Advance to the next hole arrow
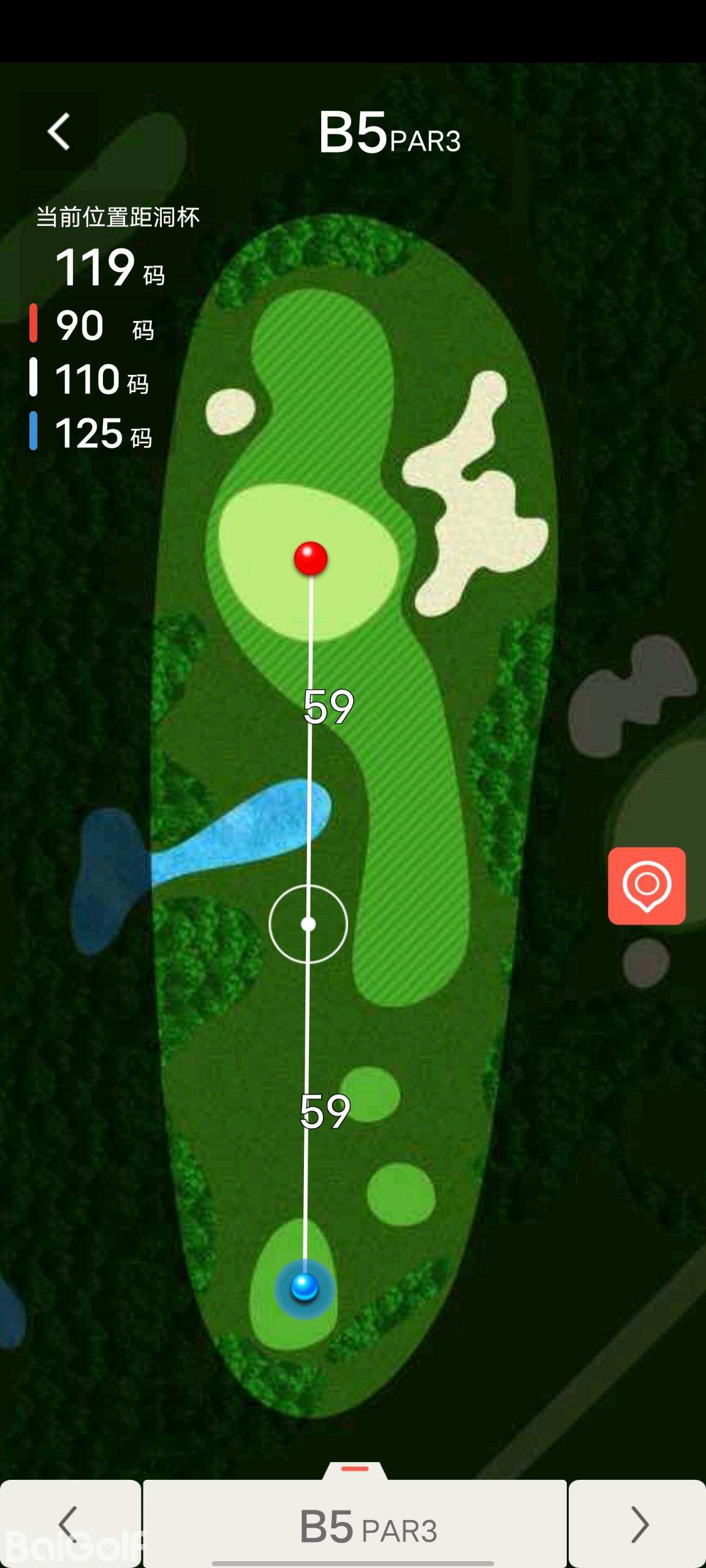 638,1523
